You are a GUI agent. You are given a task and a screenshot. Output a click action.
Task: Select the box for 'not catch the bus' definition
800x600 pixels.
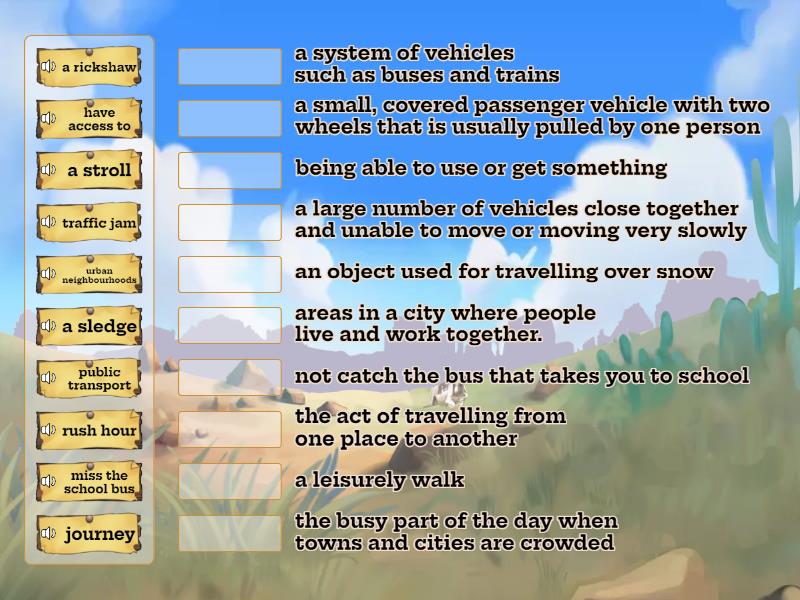pos(230,377)
